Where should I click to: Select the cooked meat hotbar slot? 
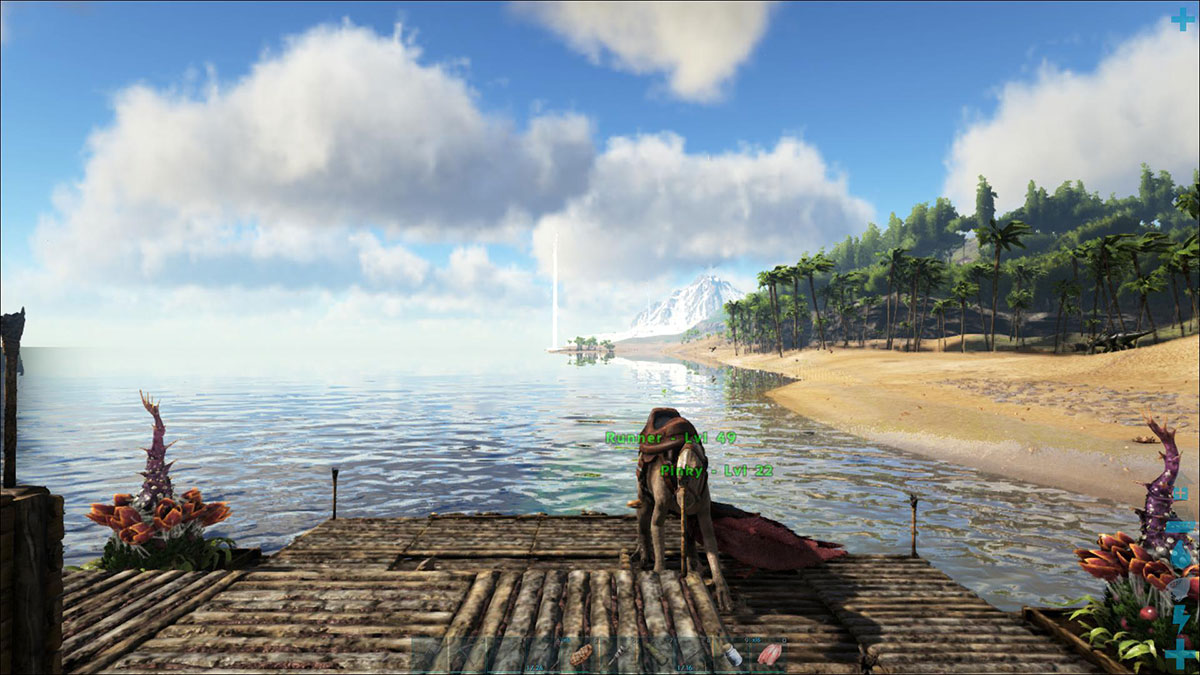[581, 654]
